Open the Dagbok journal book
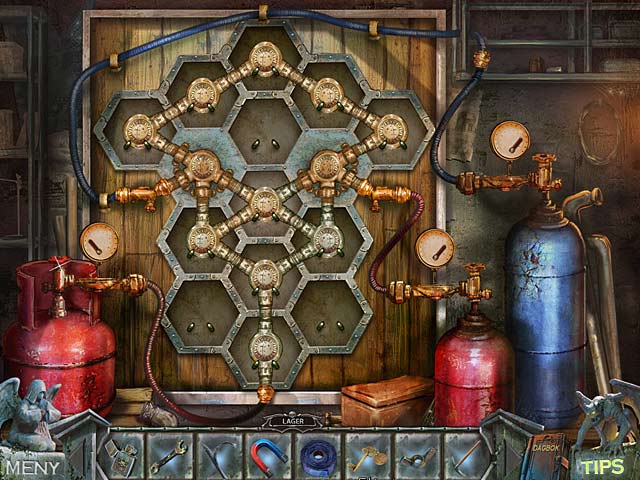640x480 pixels. [546, 456]
